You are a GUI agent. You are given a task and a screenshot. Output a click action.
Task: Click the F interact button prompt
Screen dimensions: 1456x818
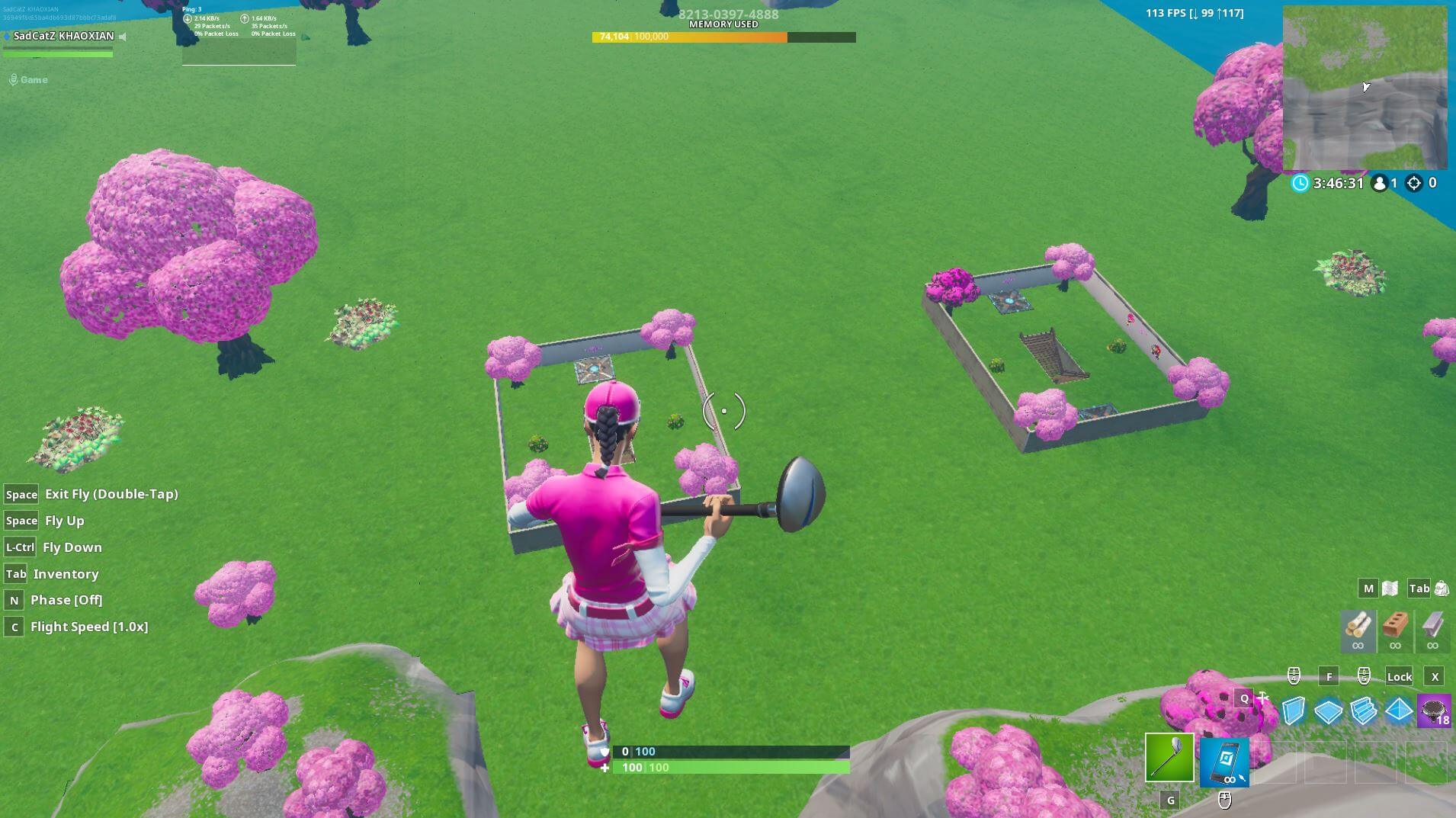(1329, 676)
